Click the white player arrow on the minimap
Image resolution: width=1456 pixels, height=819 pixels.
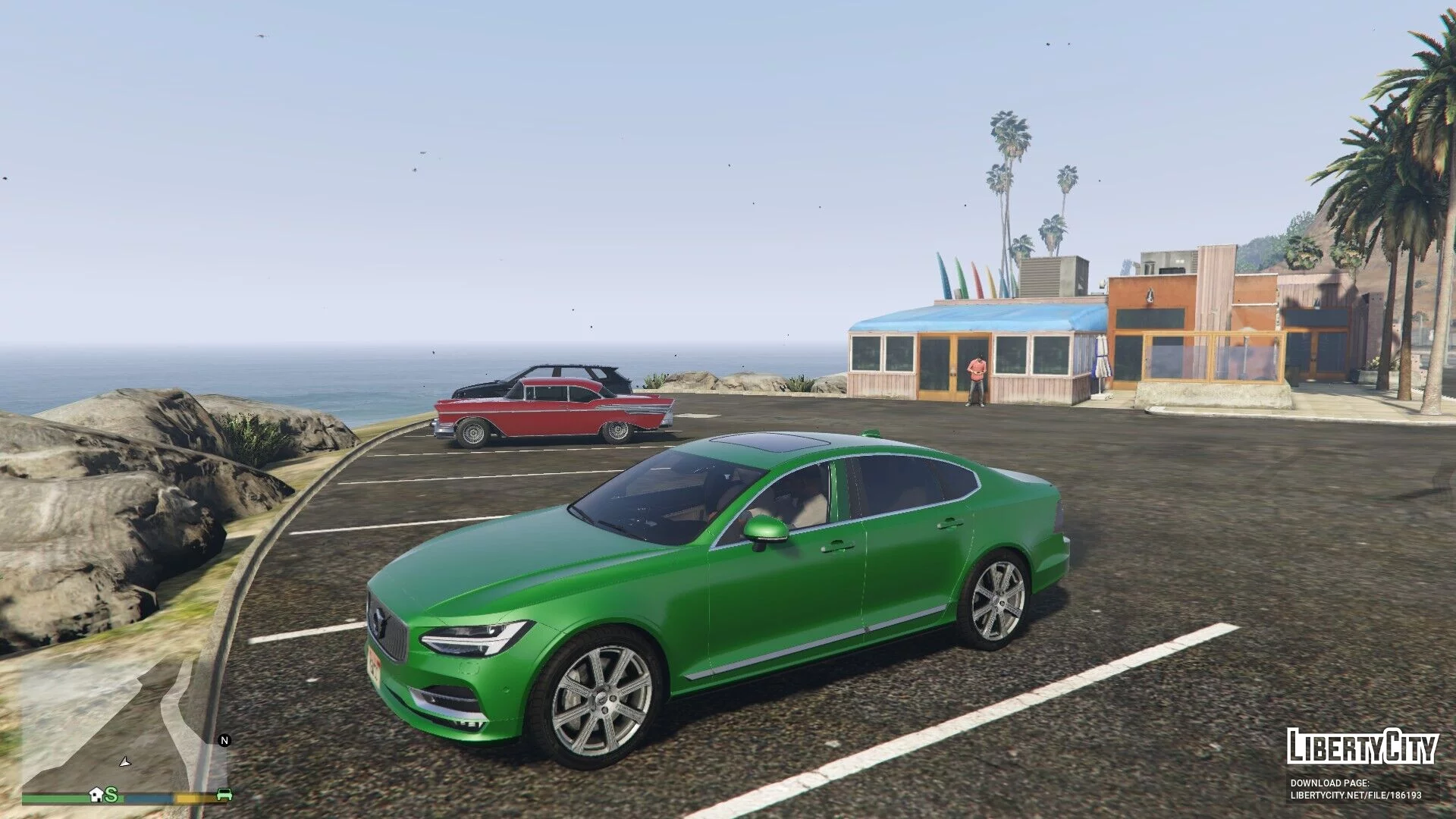tap(124, 760)
